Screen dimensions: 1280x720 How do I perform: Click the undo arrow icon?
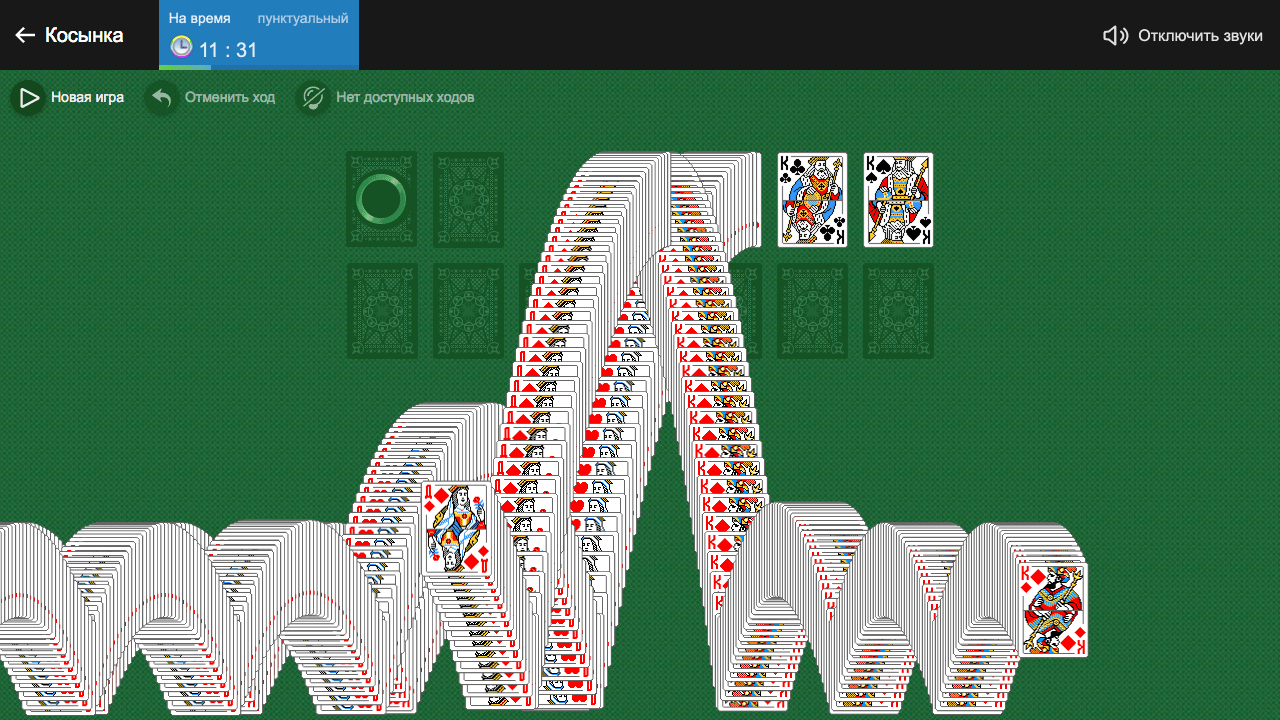click(160, 97)
